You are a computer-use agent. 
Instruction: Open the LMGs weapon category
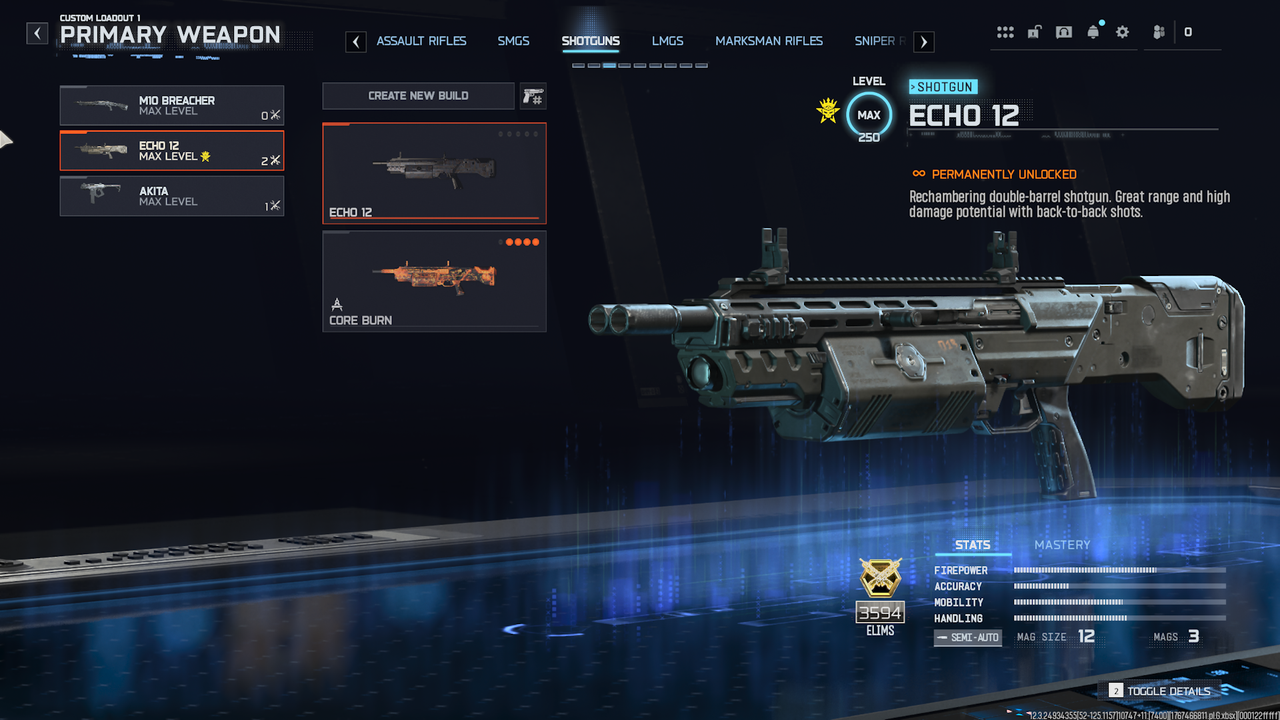pyautogui.click(x=667, y=41)
